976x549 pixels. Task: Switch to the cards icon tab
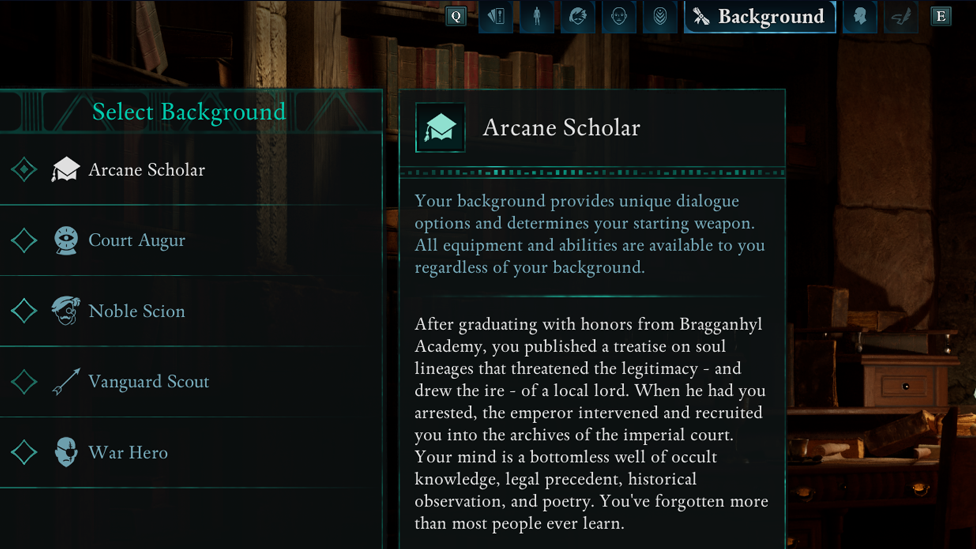click(496, 17)
